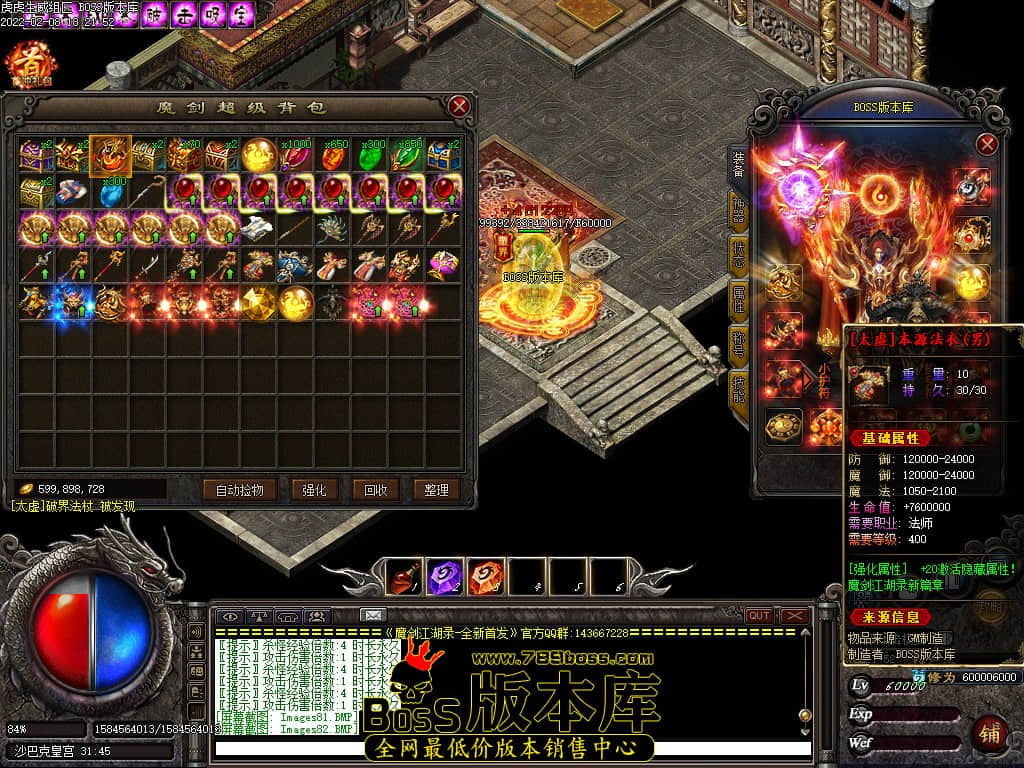1024x768 pixels.
Task: Sort the bag with the 整理 button
Action: coord(436,490)
